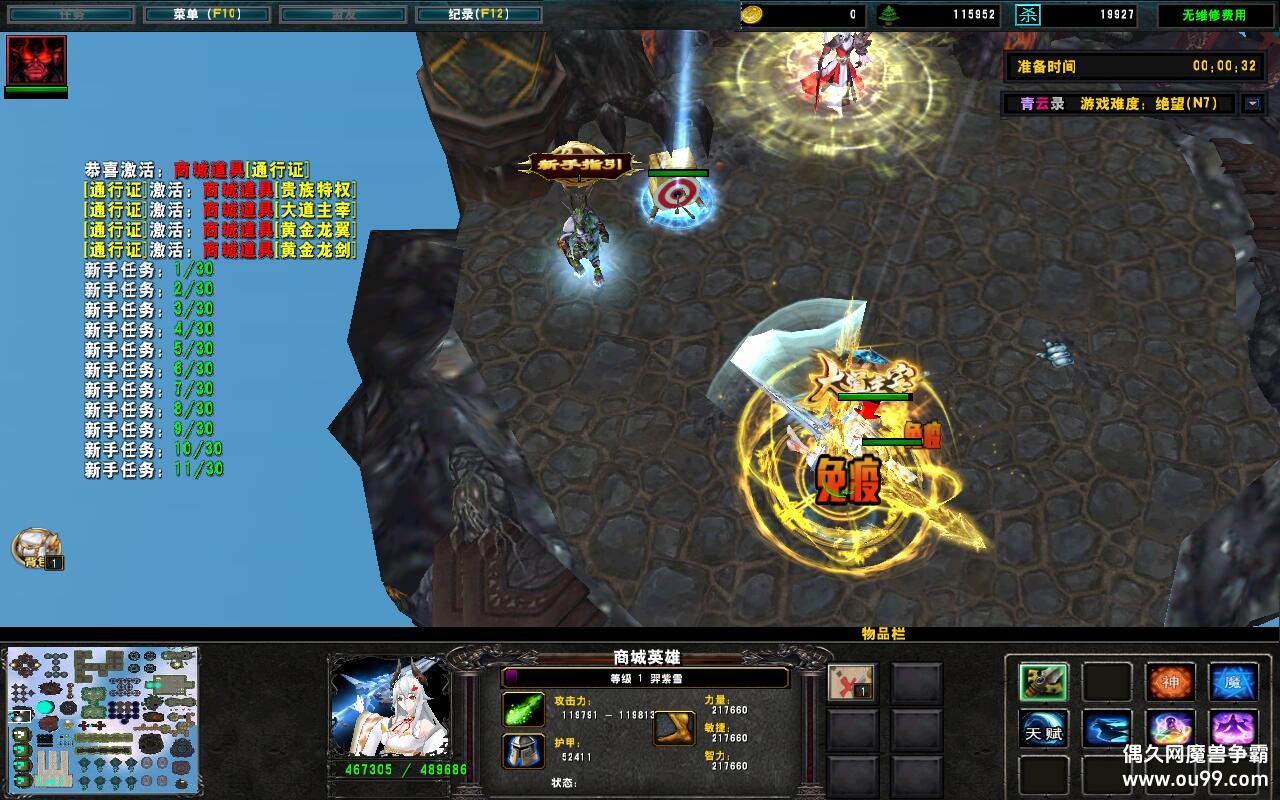Activate the purple cloaked figure ability
The height and width of the screenshot is (800, 1280).
coord(1234,729)
